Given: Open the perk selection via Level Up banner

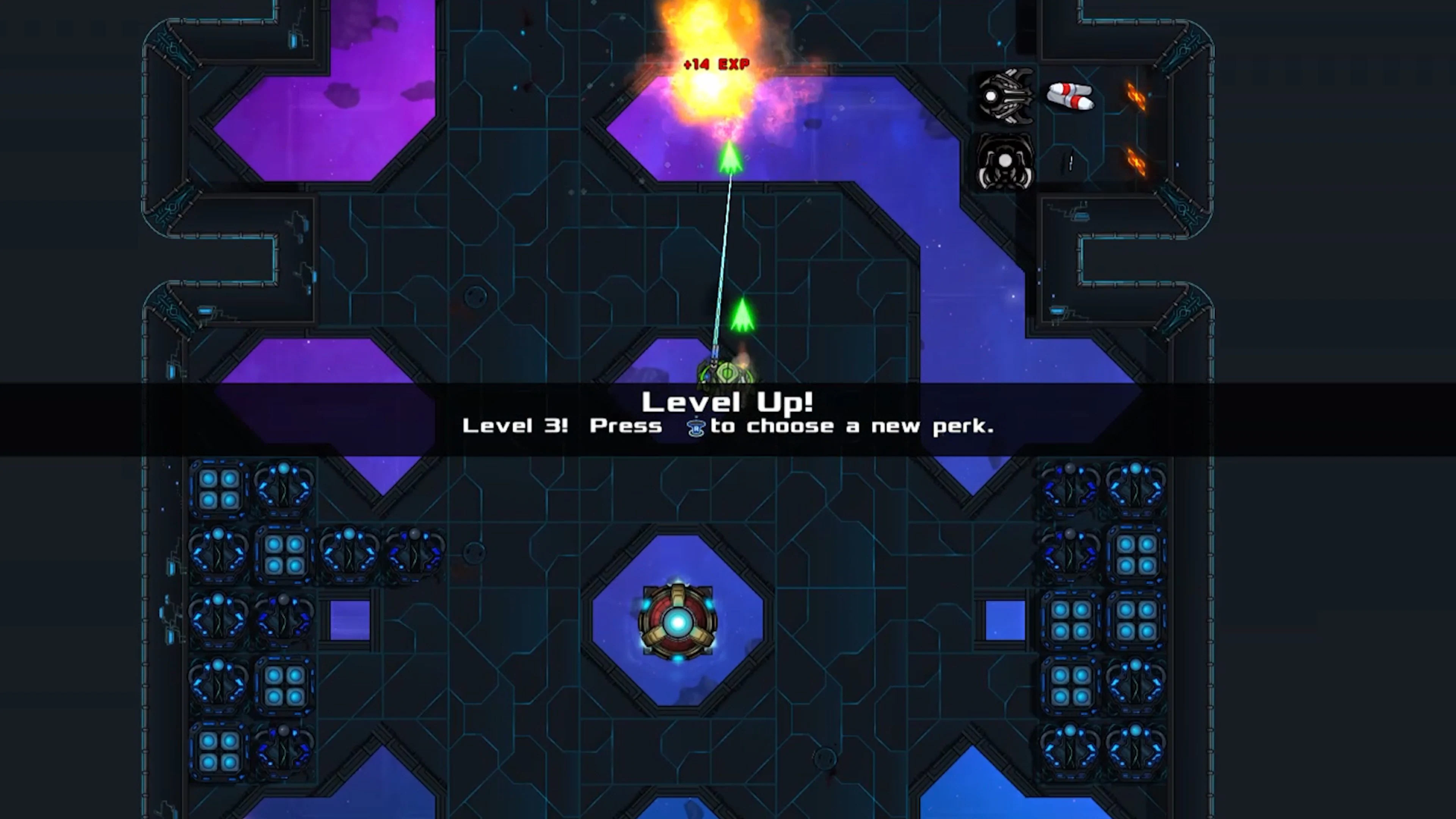Looking at the screenshot, I should coord(728,402).
